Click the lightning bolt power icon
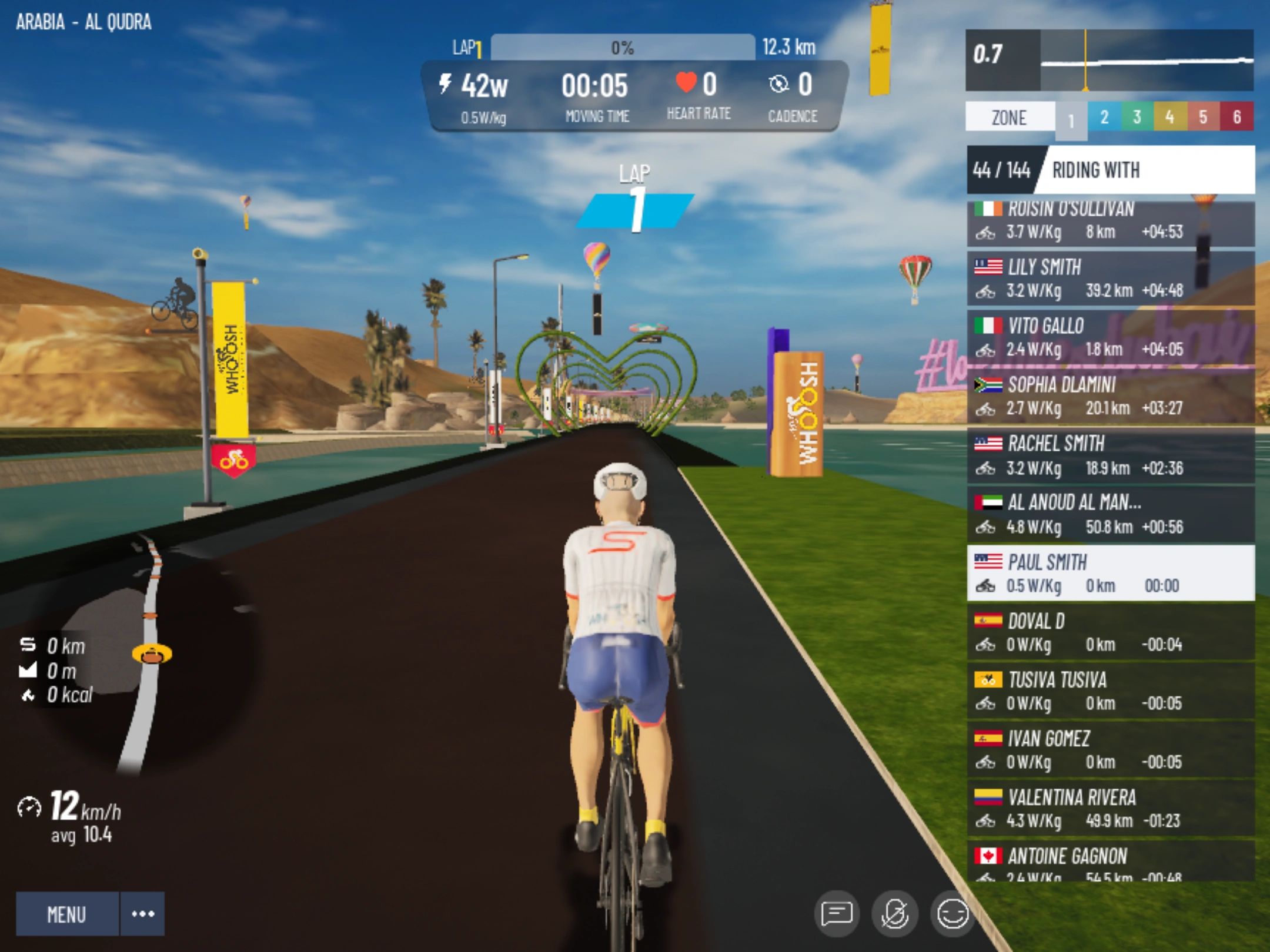The image size is (1270, 952). pyautogui.click(x=445, y=83)
